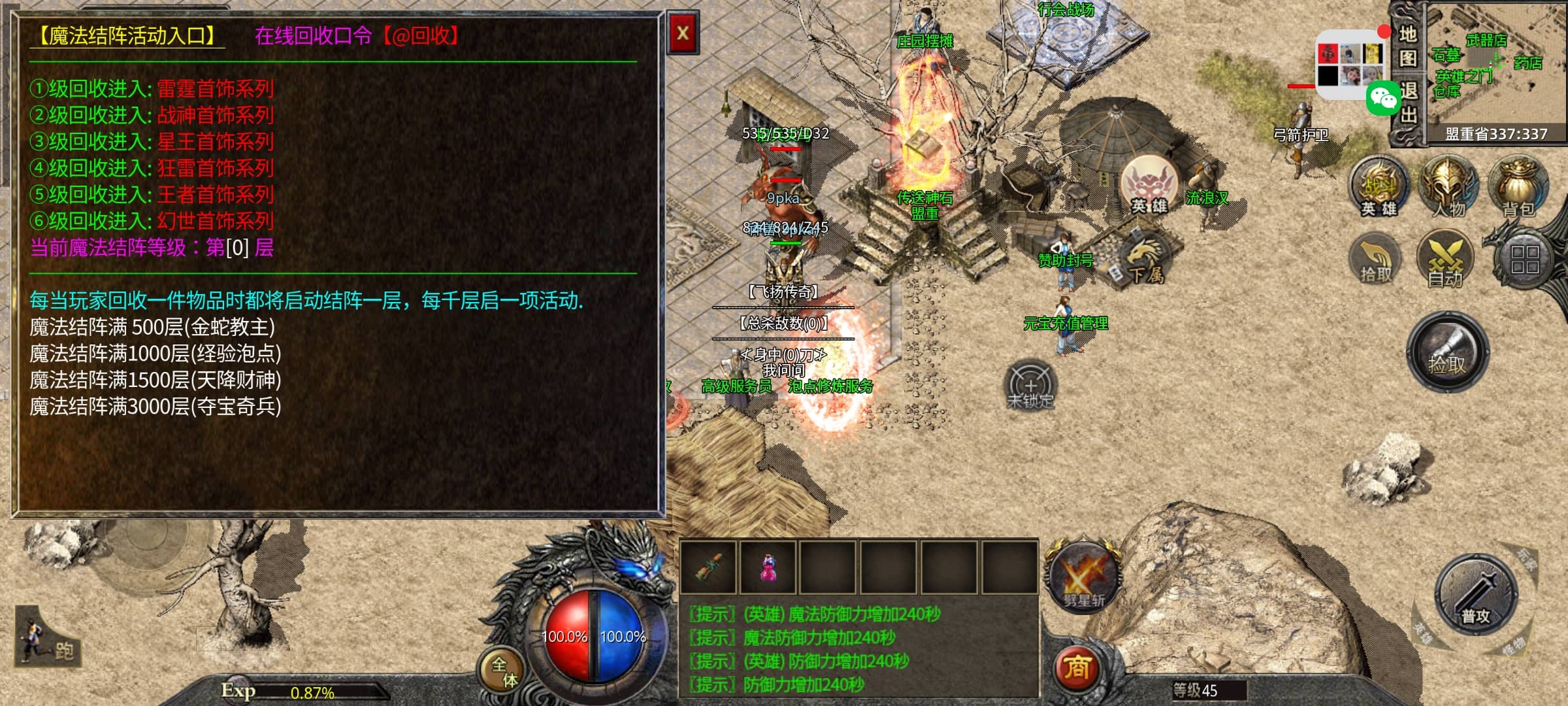Use the pink potion hotbar slot
1568x706 pixels.
(768, 567)
